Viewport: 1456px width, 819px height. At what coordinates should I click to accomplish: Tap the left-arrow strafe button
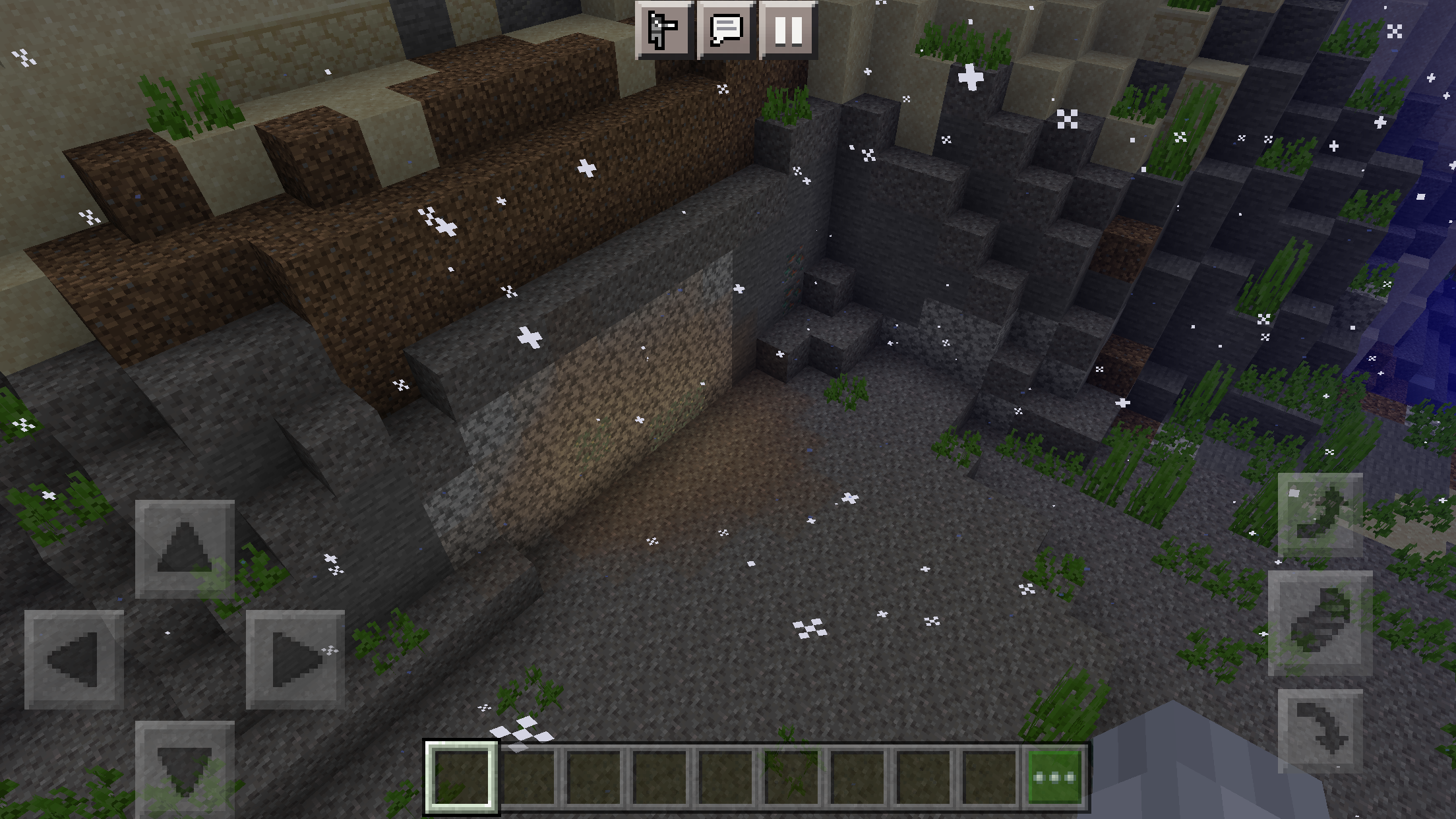tap(74, 659)
